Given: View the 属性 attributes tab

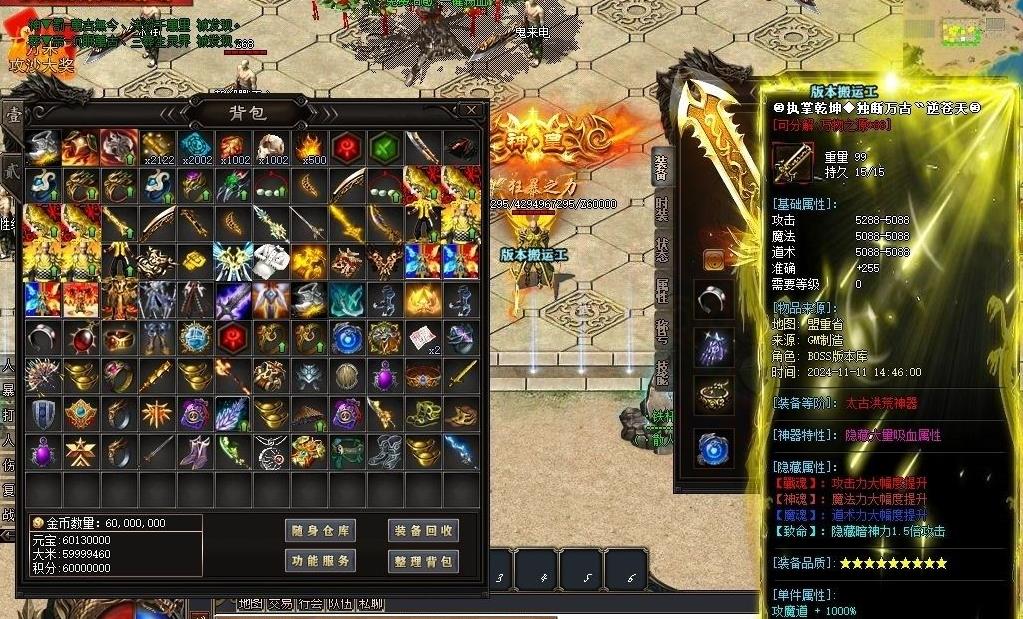Looking at the screenshot, I should (661, 291).
